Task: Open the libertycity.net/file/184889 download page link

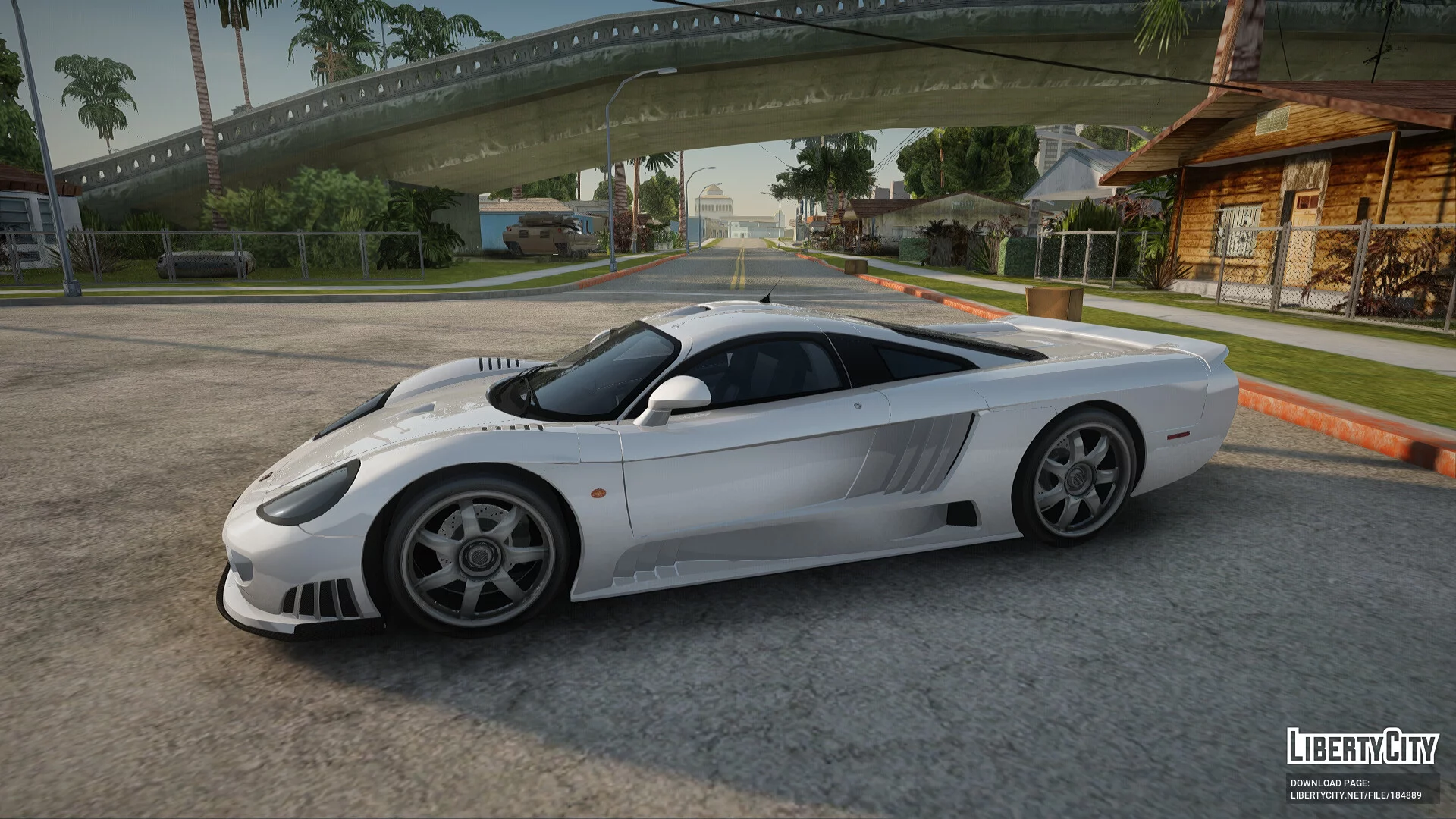Action: click(1356, 795)
